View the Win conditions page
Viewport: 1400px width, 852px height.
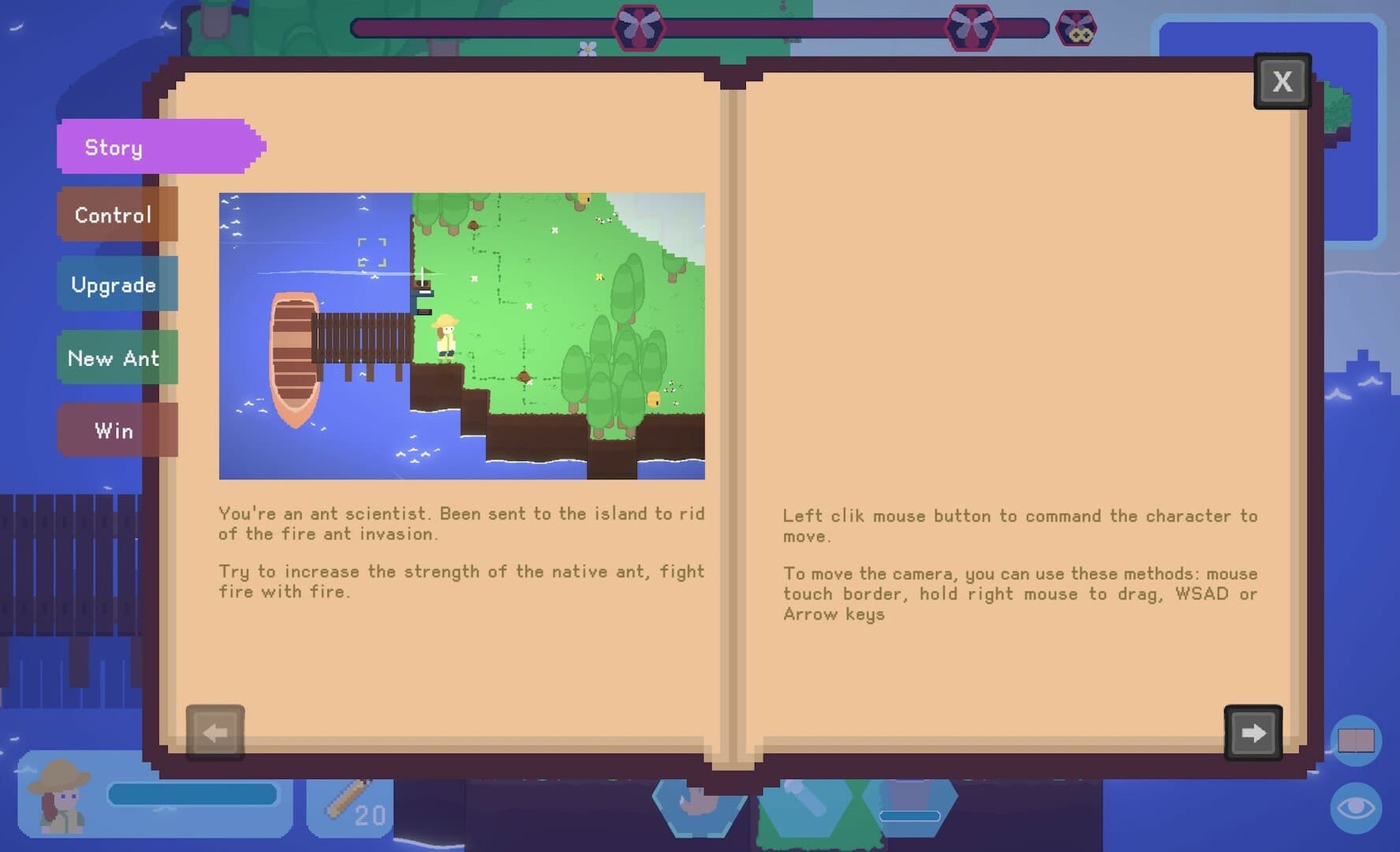point(113,430)
